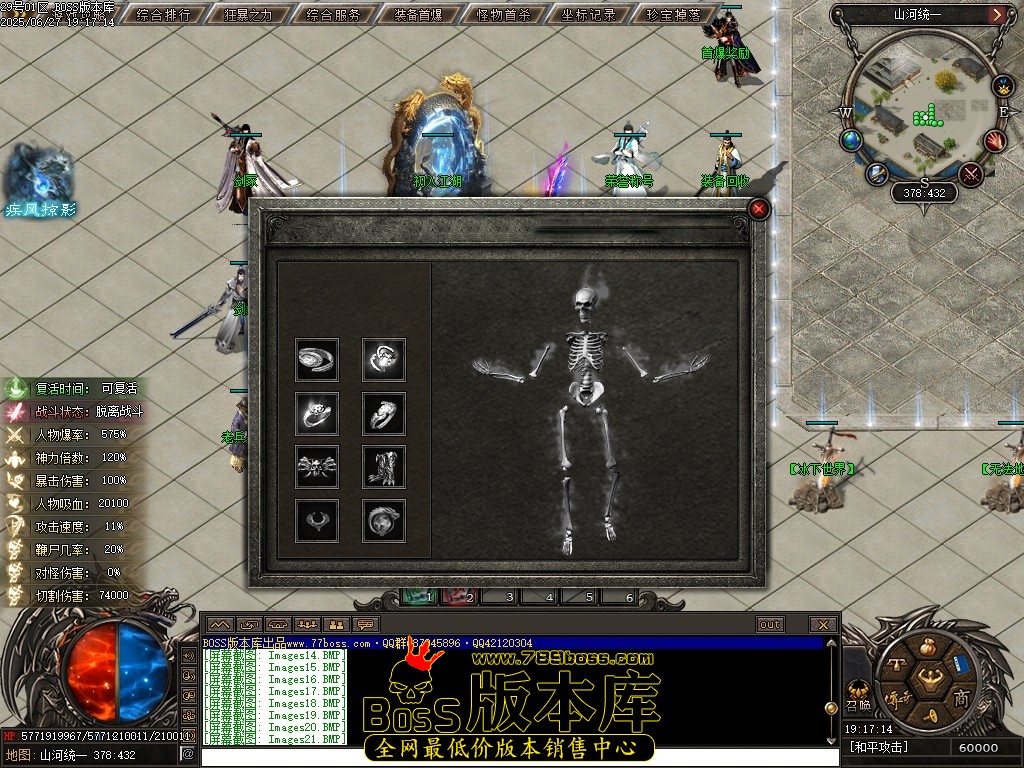The width and height of the screenshot is (1024, 768).
Task: Open the 狂暴之力 menu
Action: [x=250, y=15]
